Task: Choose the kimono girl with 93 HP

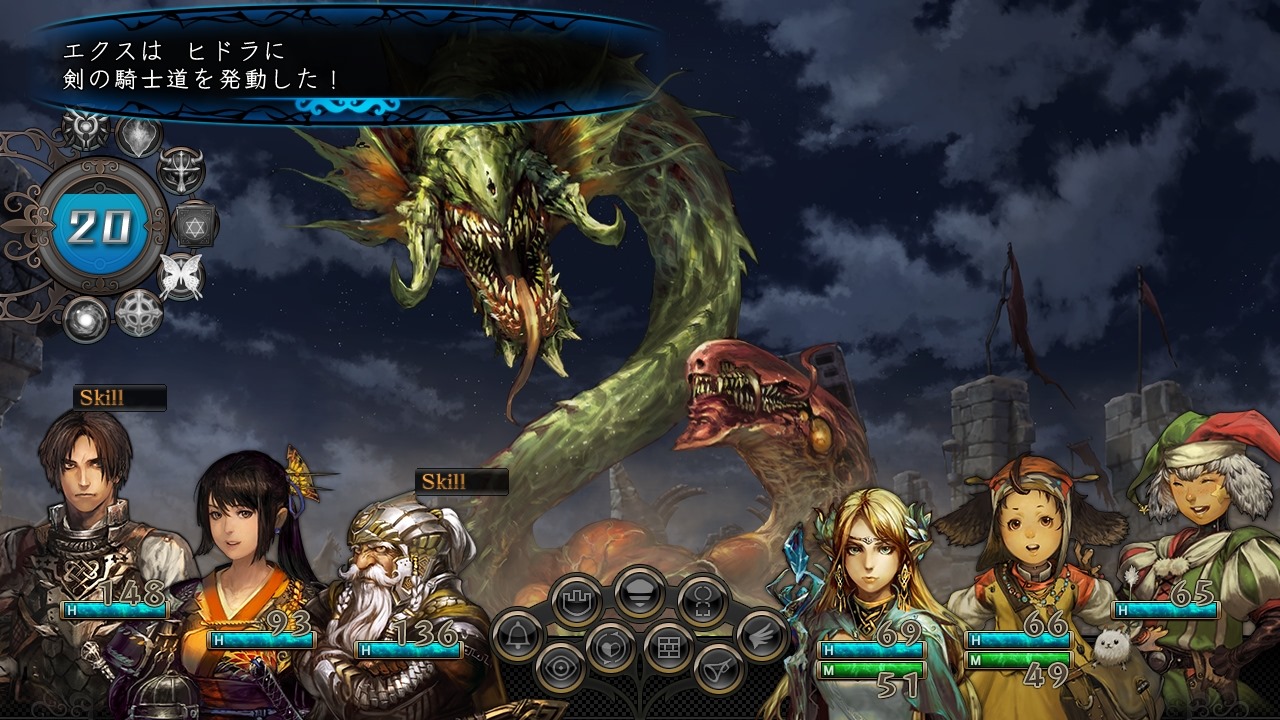Action: coord(245,540)
